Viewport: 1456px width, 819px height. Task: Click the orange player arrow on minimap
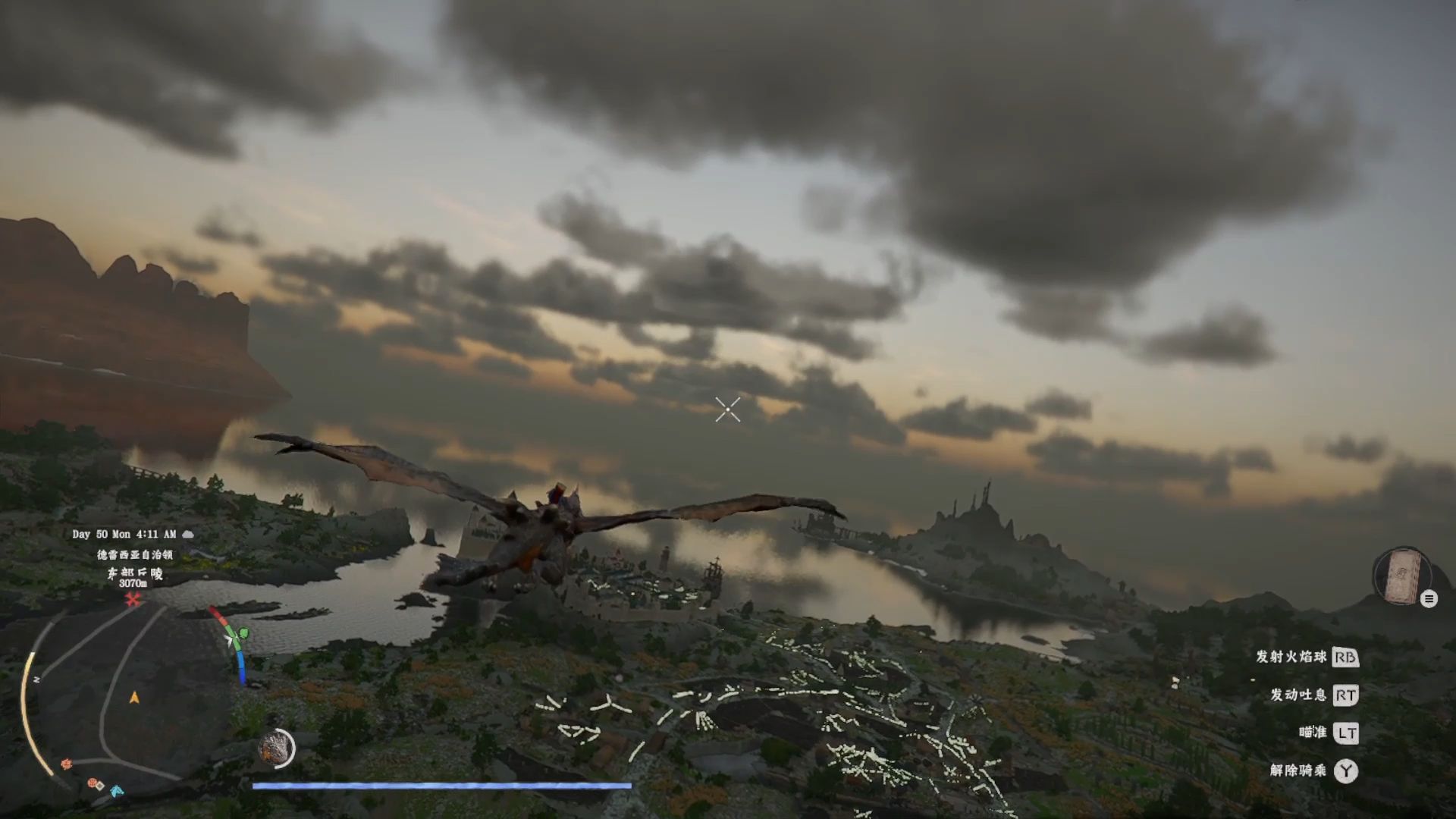tap(134, 698)
